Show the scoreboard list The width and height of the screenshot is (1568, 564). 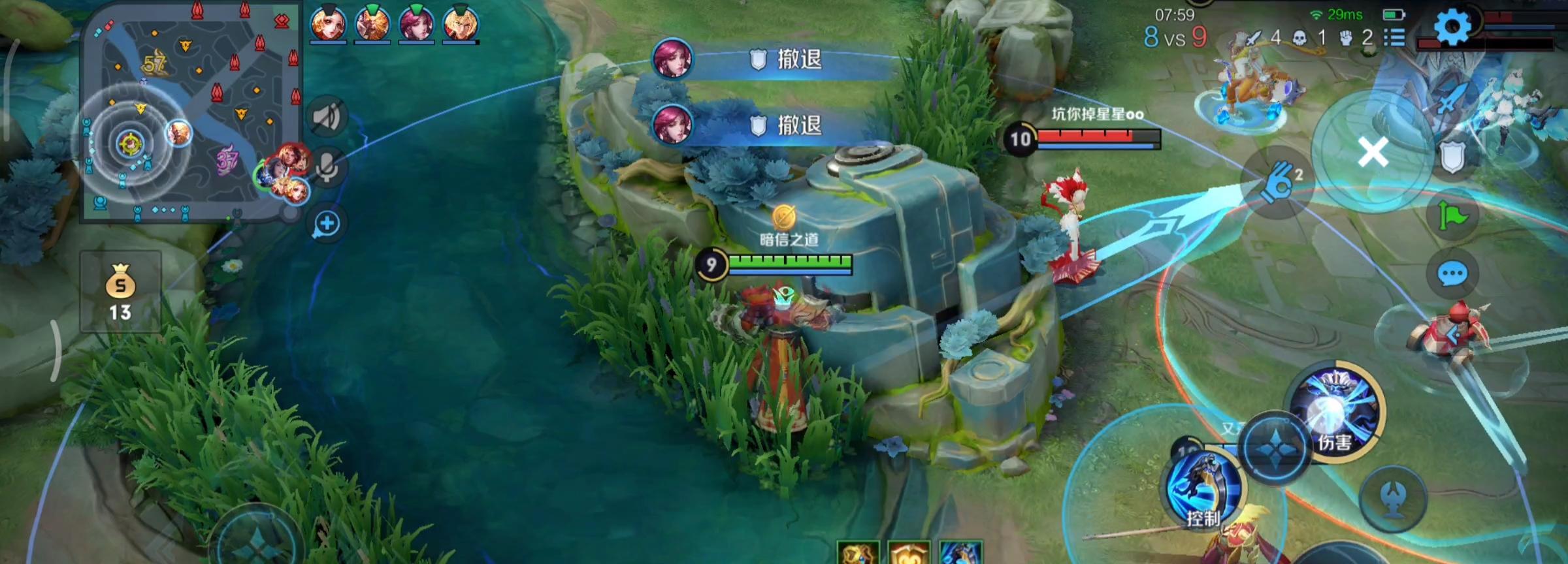(1394, 37)
